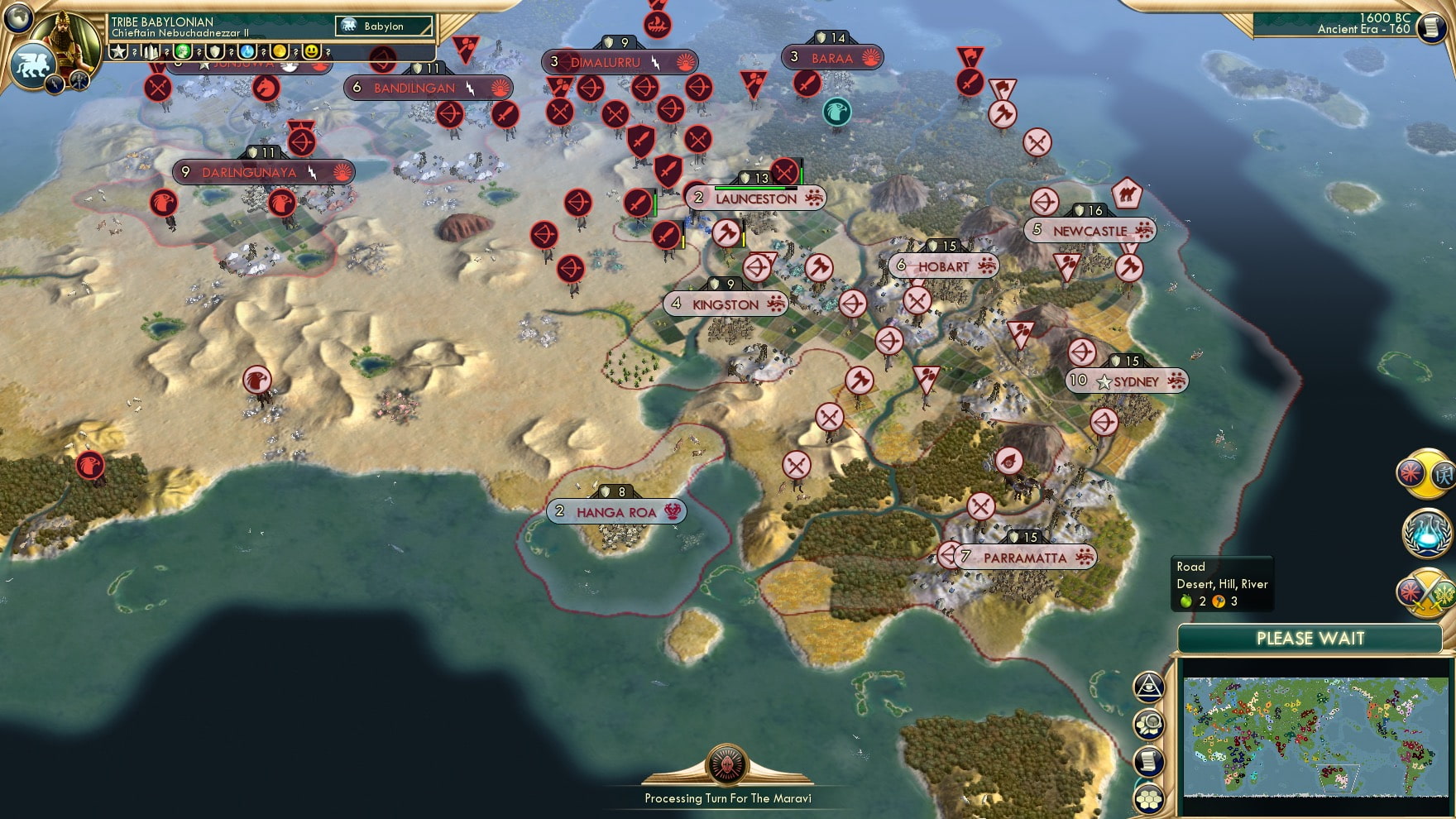
Task: Click the goblet menu icon at top right
Action: (1432, 28)
